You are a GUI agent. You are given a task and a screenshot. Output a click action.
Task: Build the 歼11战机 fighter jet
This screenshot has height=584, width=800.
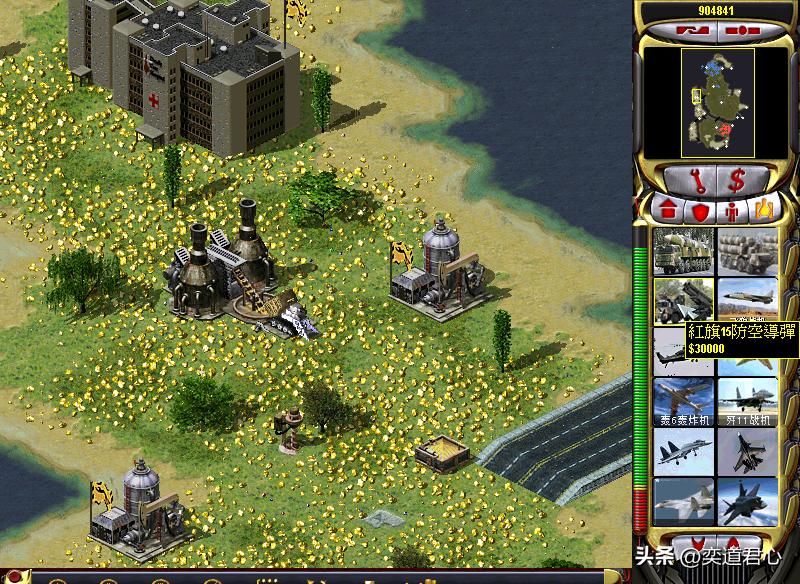[748, 401]
